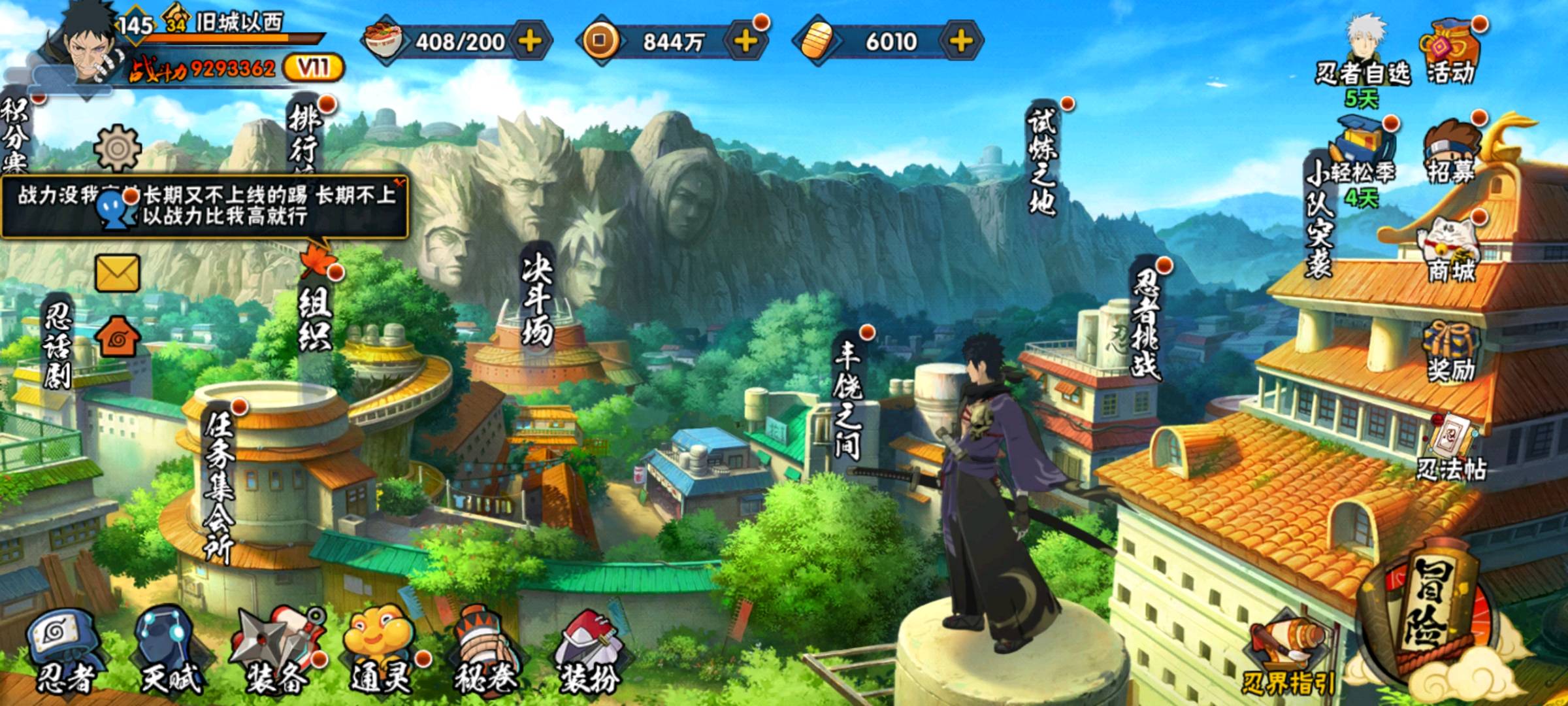This screenshot has width=1568, height=706.
Task: Open the yellow mail envelope
Action: (x=118, y=273)
